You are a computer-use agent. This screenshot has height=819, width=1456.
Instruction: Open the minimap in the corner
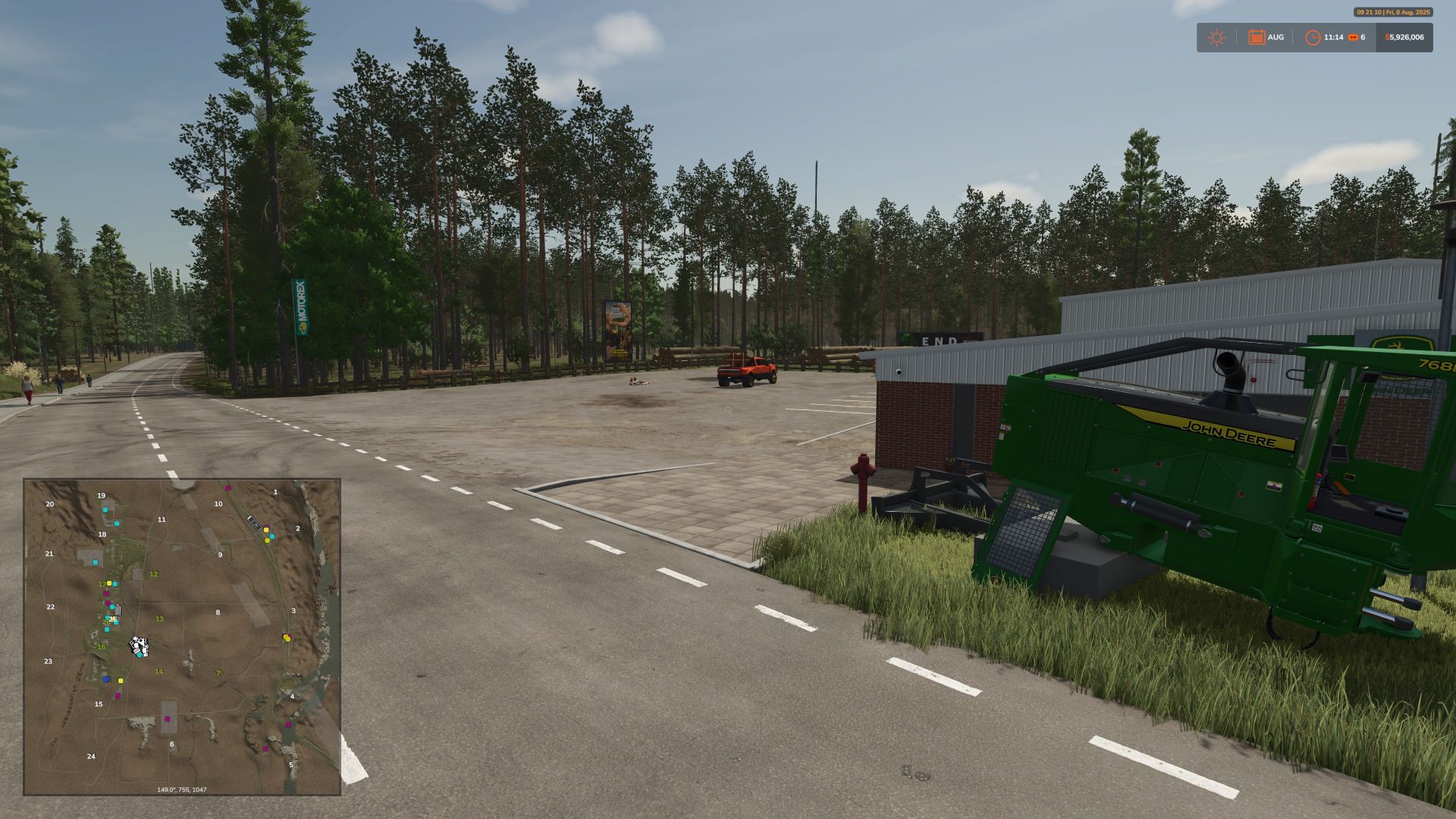point(182,636)
